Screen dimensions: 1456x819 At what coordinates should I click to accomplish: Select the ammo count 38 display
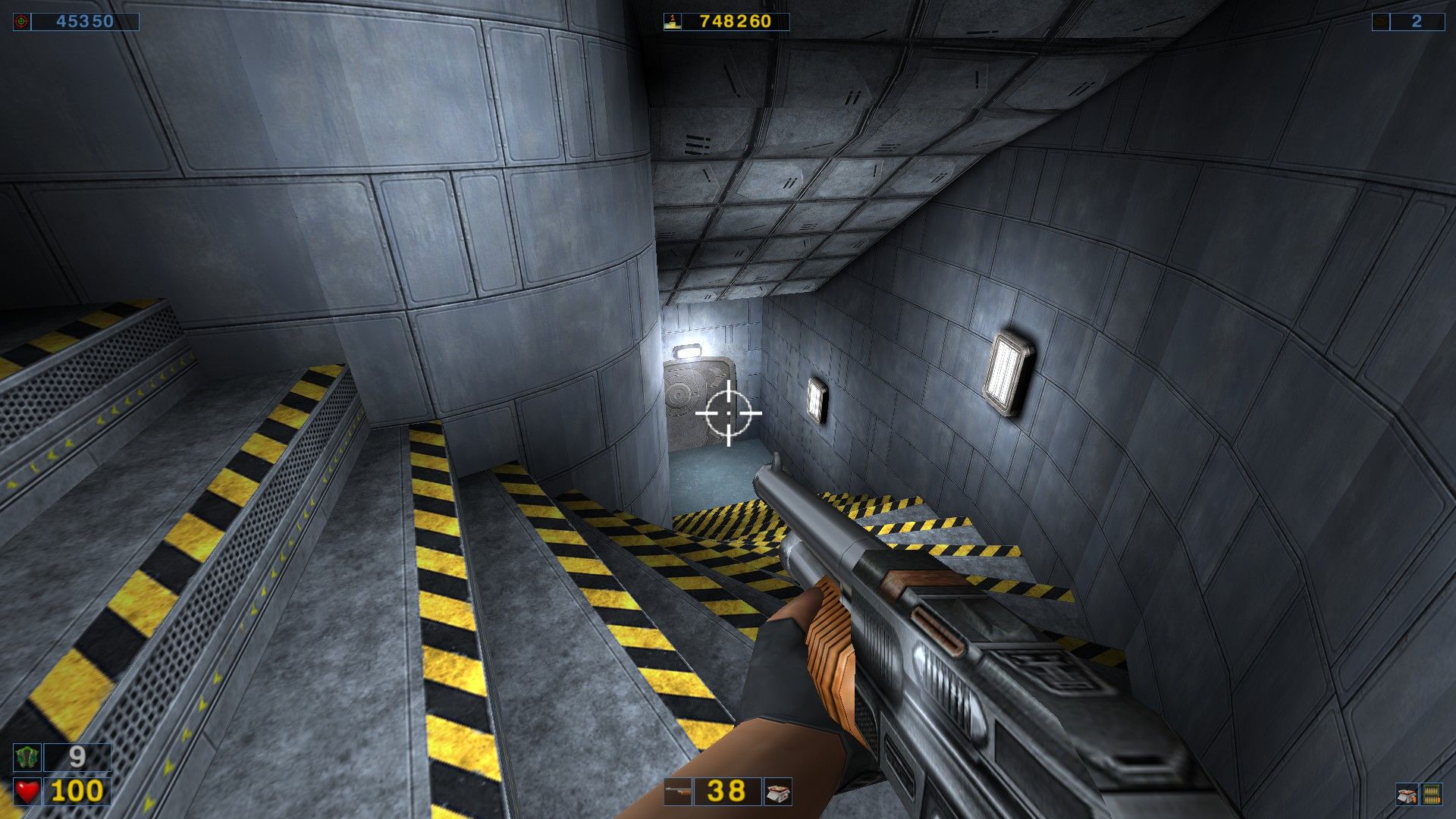click(x=726, y=792)
